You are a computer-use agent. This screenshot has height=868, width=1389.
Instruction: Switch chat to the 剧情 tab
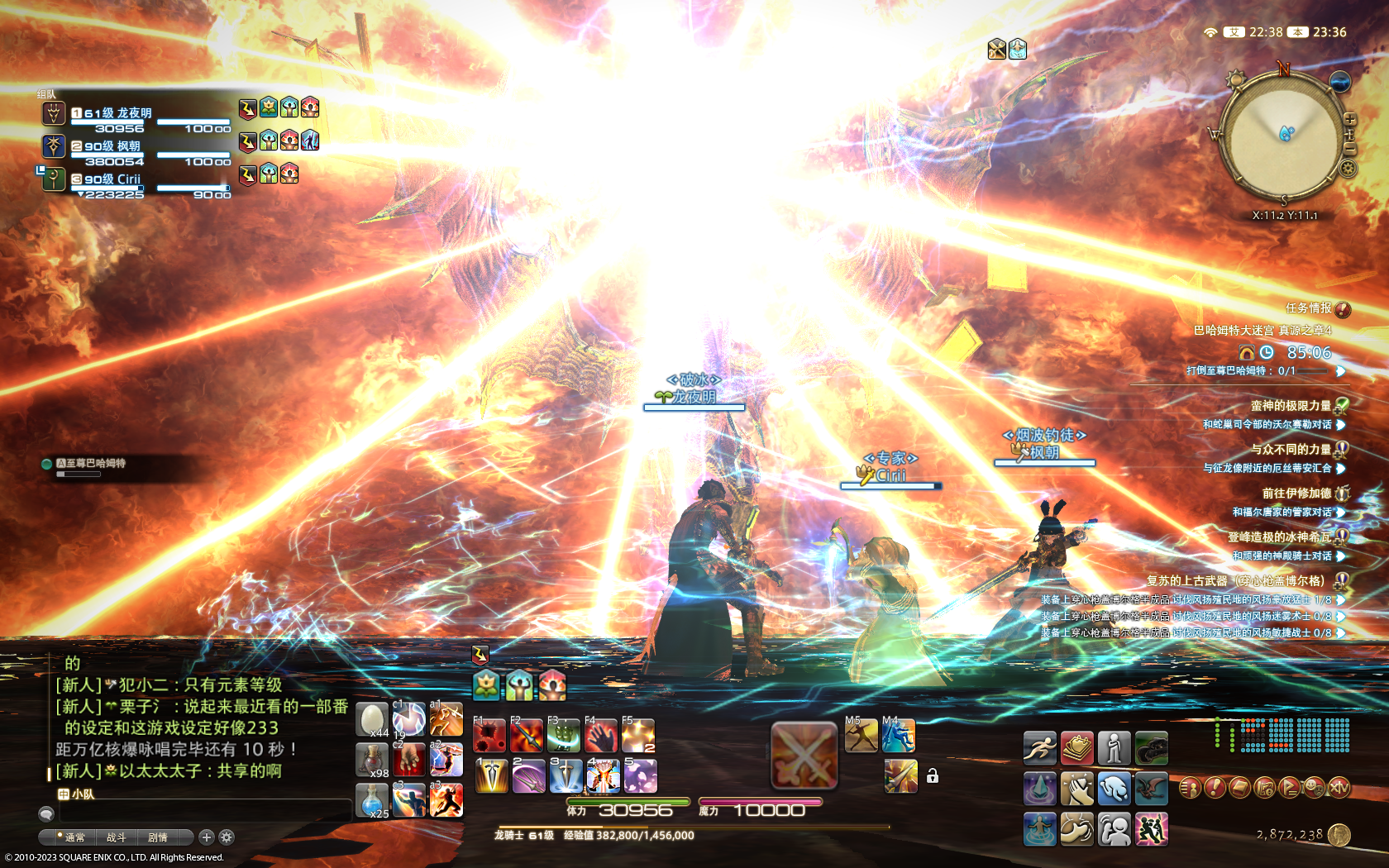[x=157, y=837]
